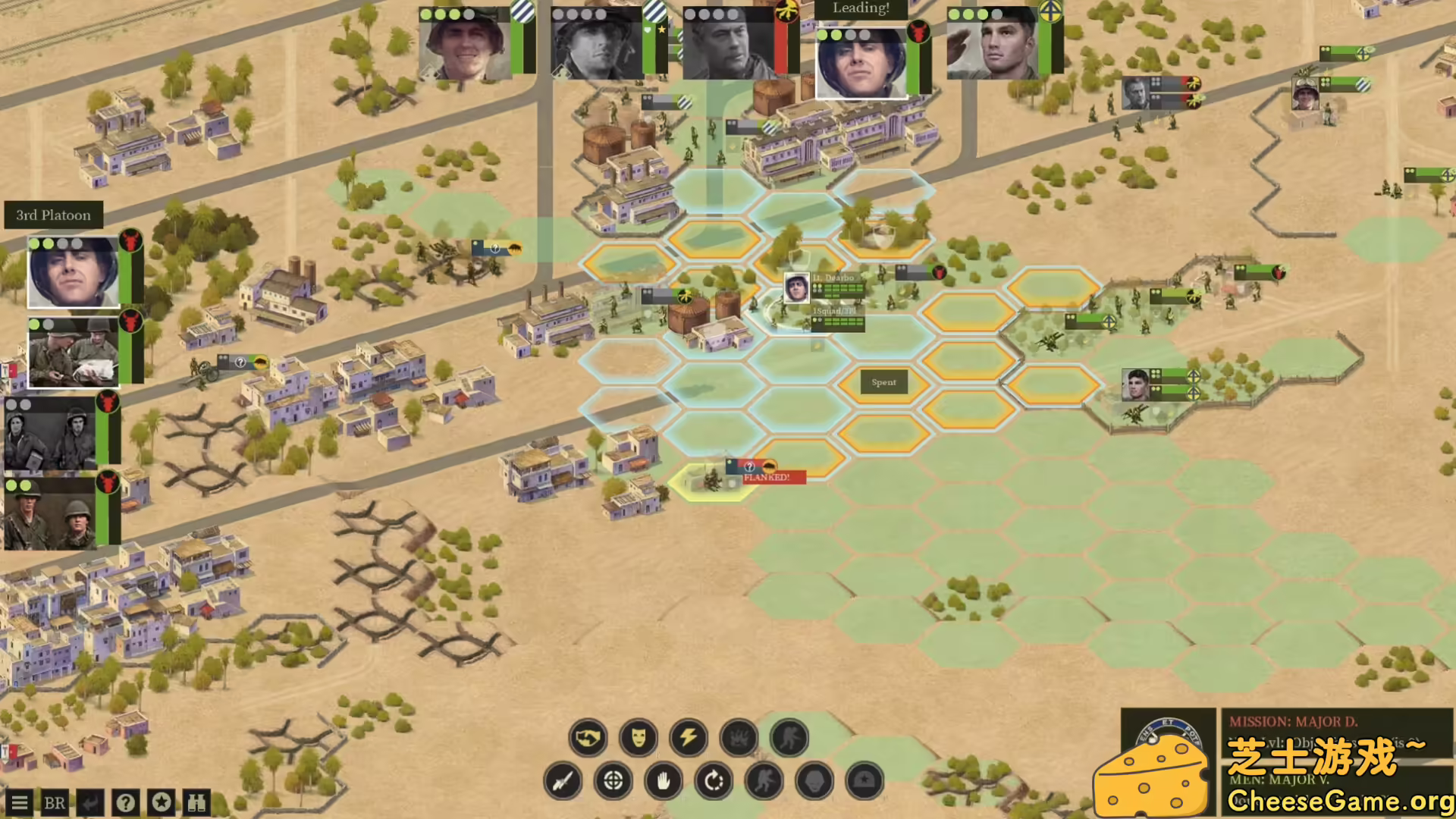This screenshot has width=1456, height=819.
Task: Click the circular arrow rotate action
Action: 714,781
